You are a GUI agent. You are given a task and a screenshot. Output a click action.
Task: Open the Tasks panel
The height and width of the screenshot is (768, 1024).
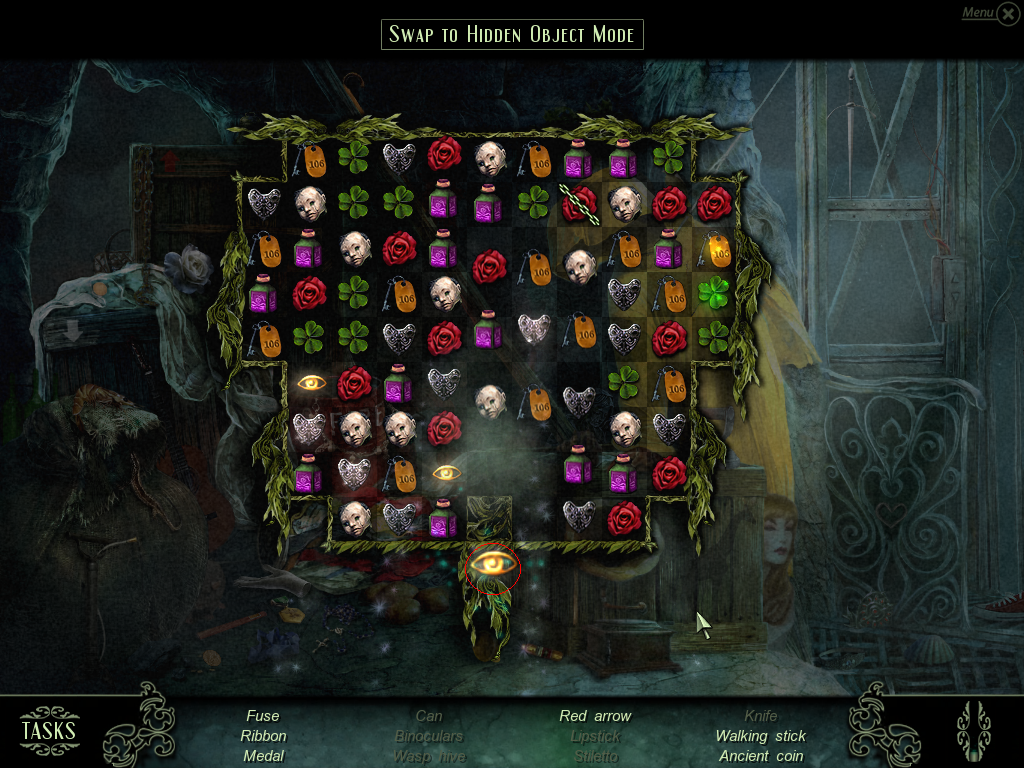pos(49,729)
